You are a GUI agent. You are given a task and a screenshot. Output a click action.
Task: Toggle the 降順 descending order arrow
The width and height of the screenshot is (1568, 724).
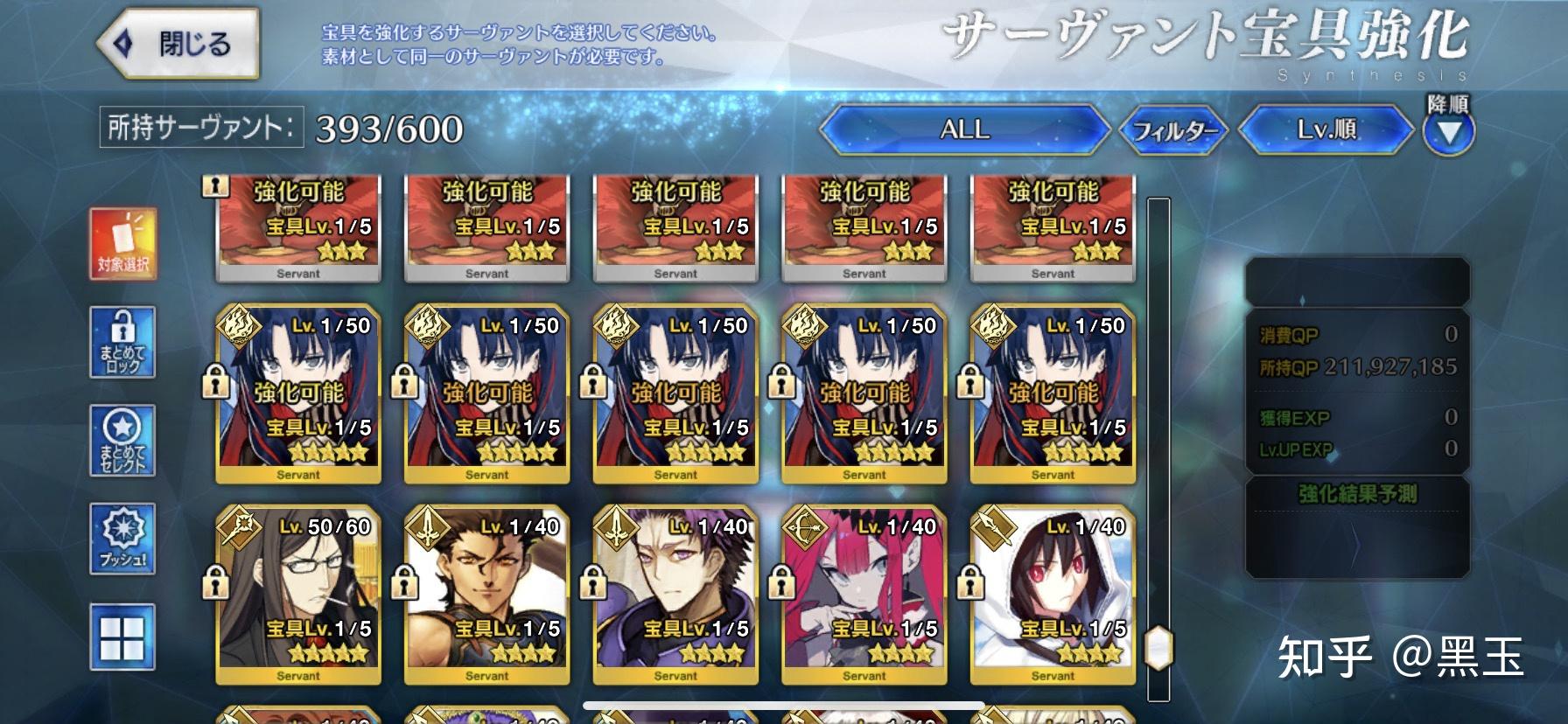click(x=1449, y=131)
